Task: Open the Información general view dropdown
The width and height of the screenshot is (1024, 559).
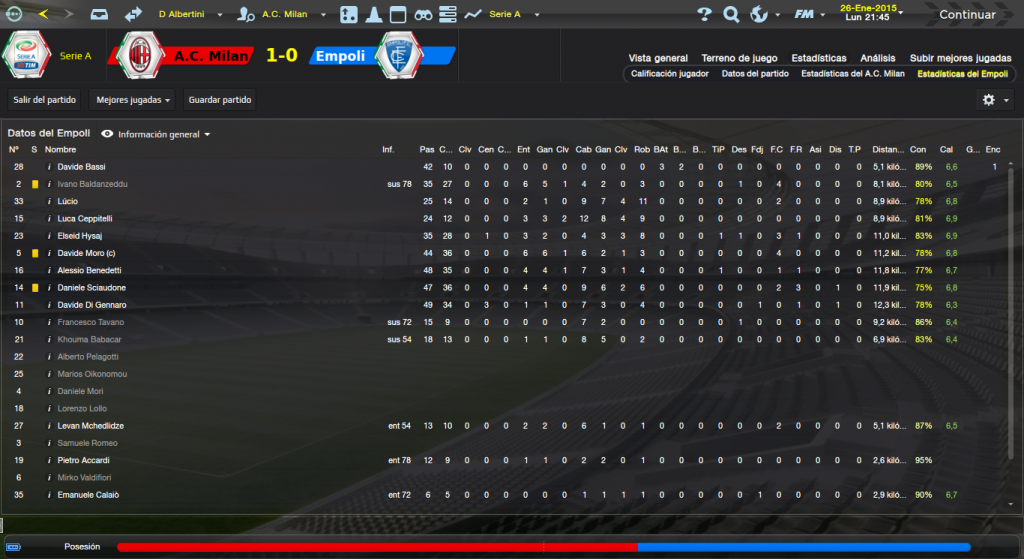Action: [x=163, y=134]
